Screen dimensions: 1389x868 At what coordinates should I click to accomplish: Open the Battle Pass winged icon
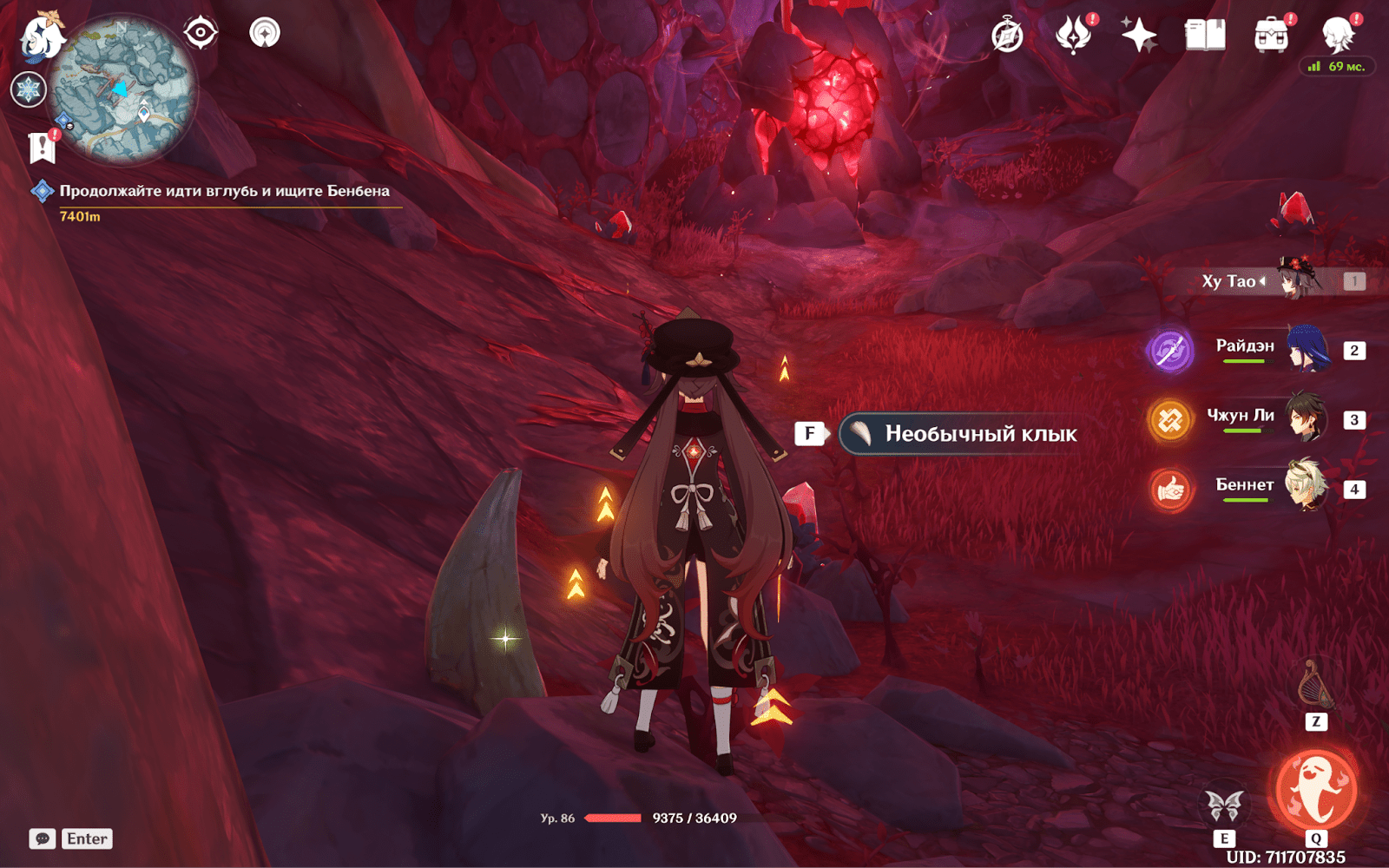click(1073, 36)
